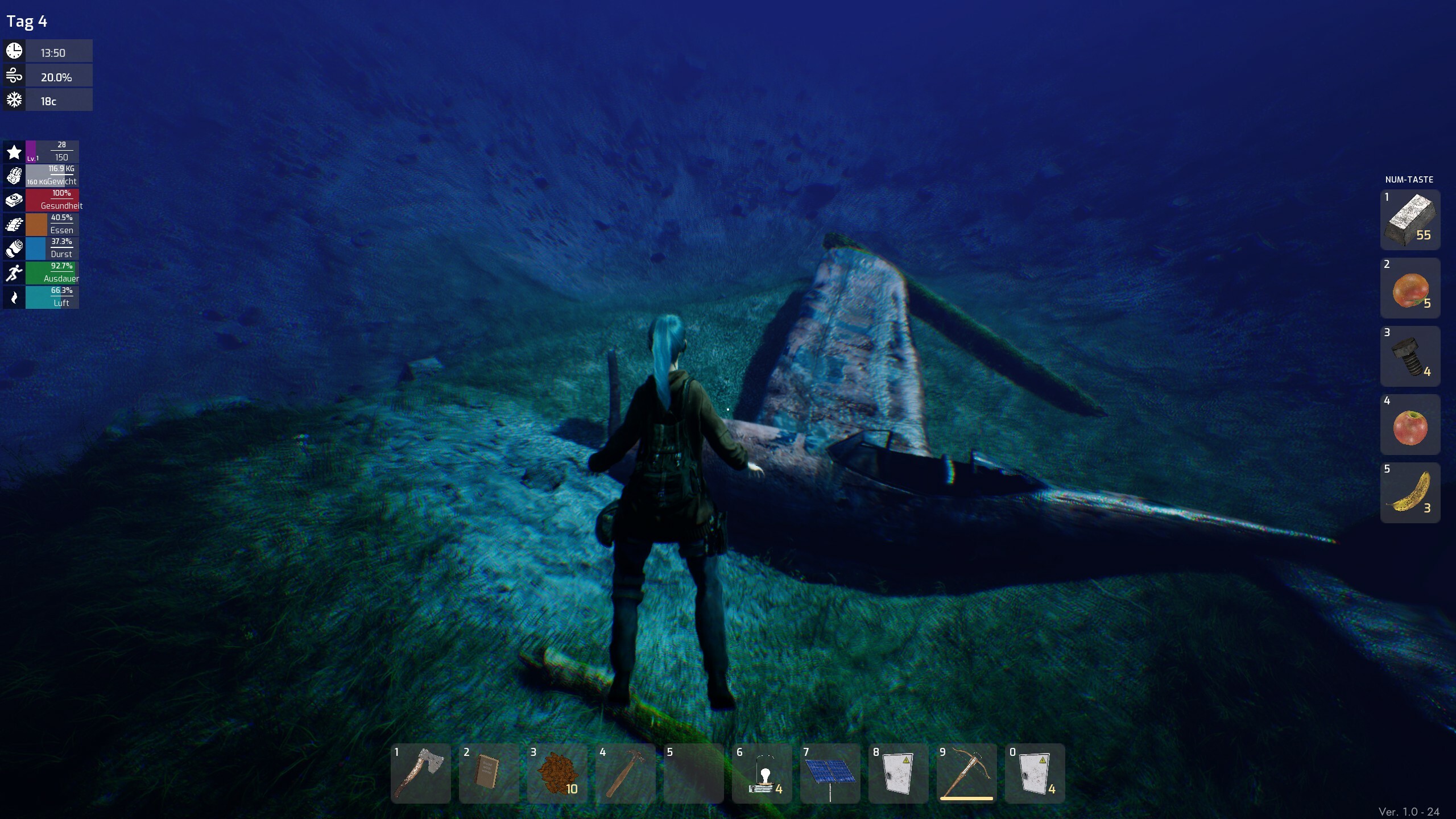Open the "Build with wood" book slot
The height and width of the screenshot is (819, 1456).
489,773
